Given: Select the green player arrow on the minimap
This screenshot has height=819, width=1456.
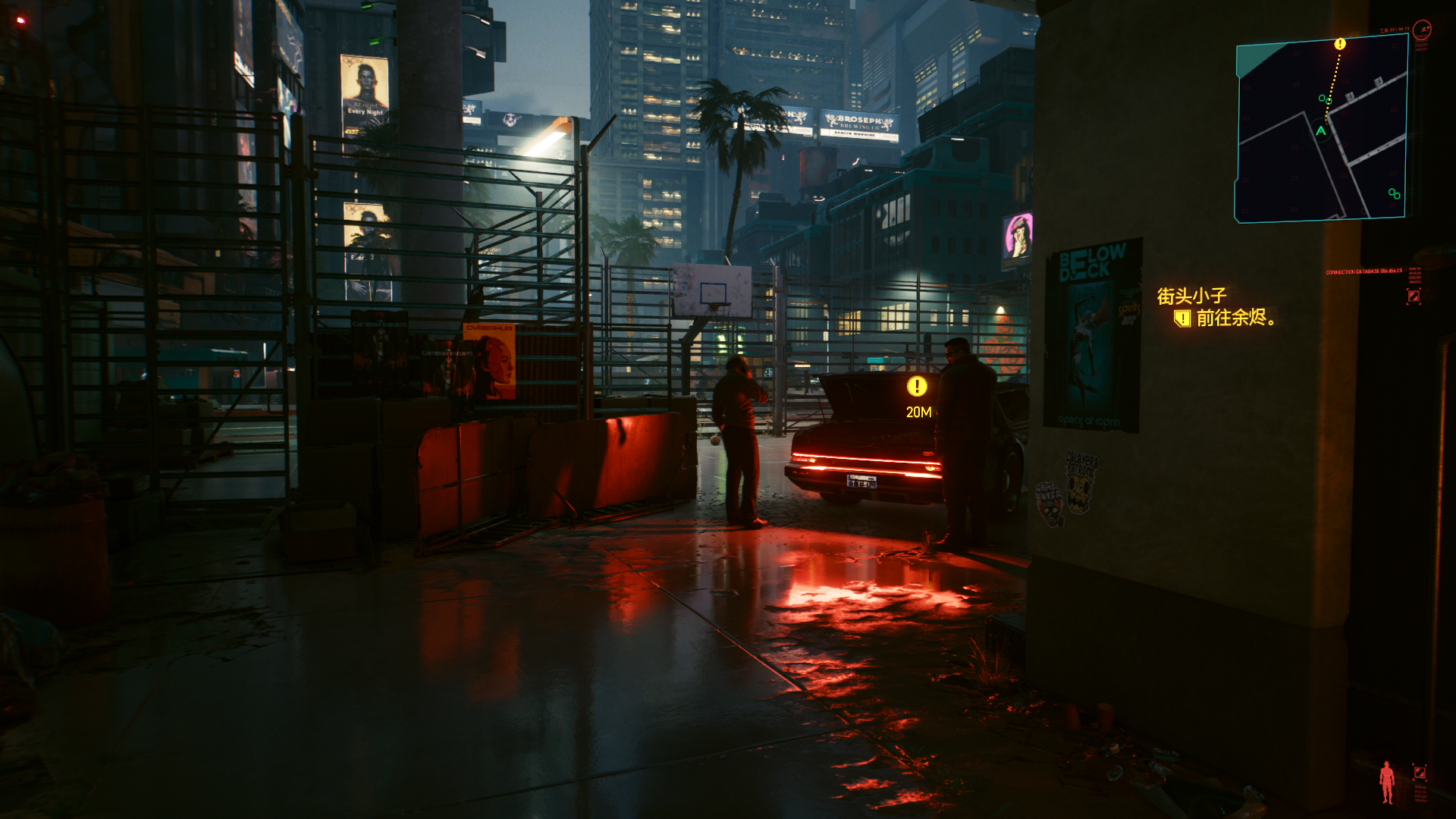Looking at the screenshot, I should coord(1321,130).
